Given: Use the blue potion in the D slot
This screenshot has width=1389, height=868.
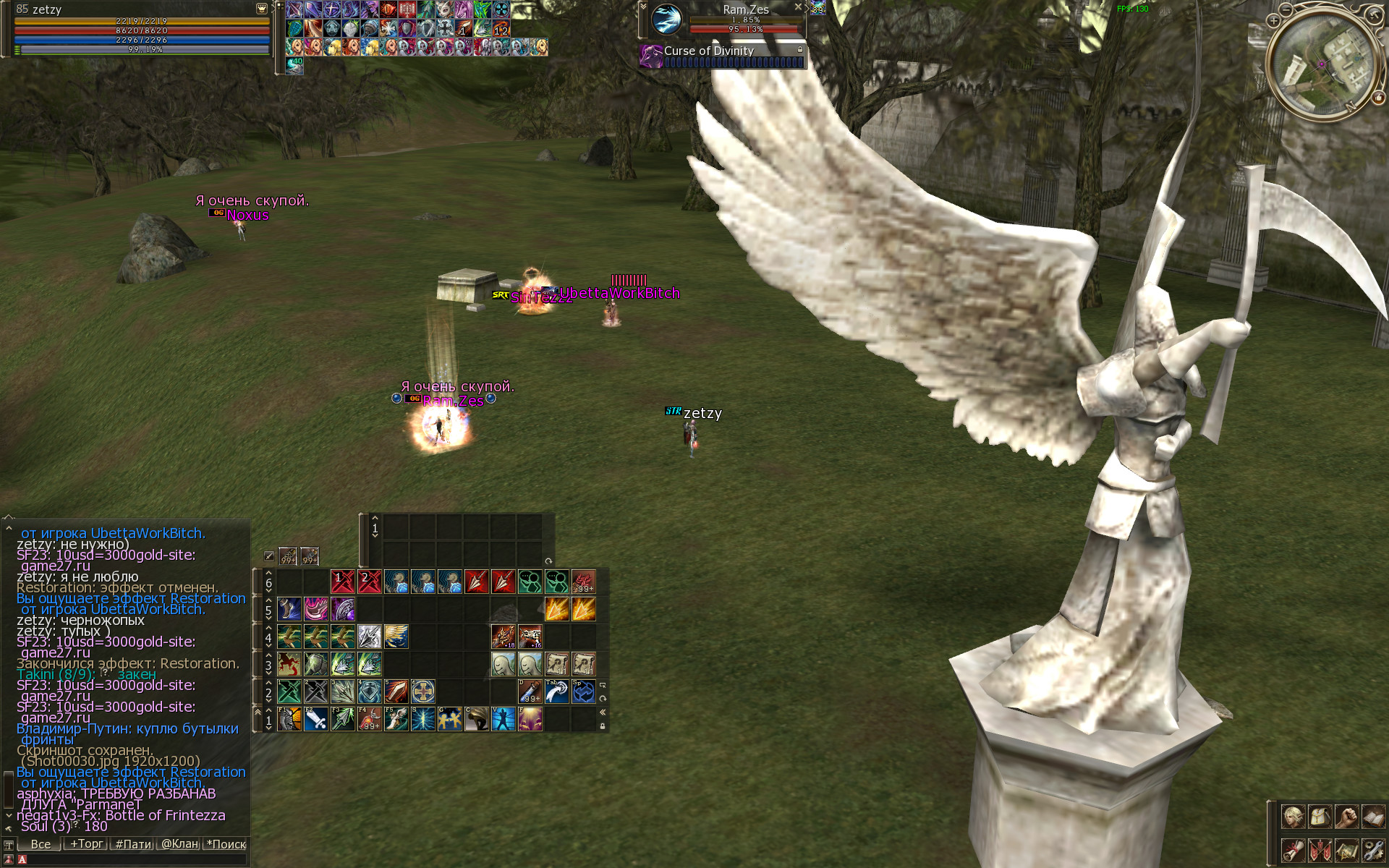Looking at the screenshot, I should (x=530, y=692).
